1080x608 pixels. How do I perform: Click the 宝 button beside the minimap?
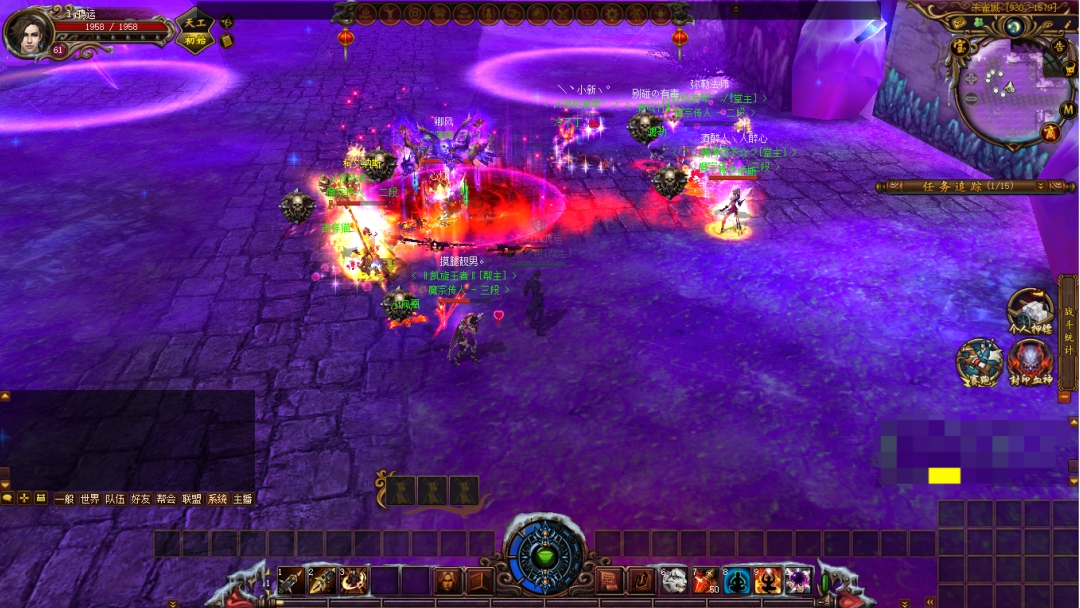pyautogui.click(x=960, y=46)
